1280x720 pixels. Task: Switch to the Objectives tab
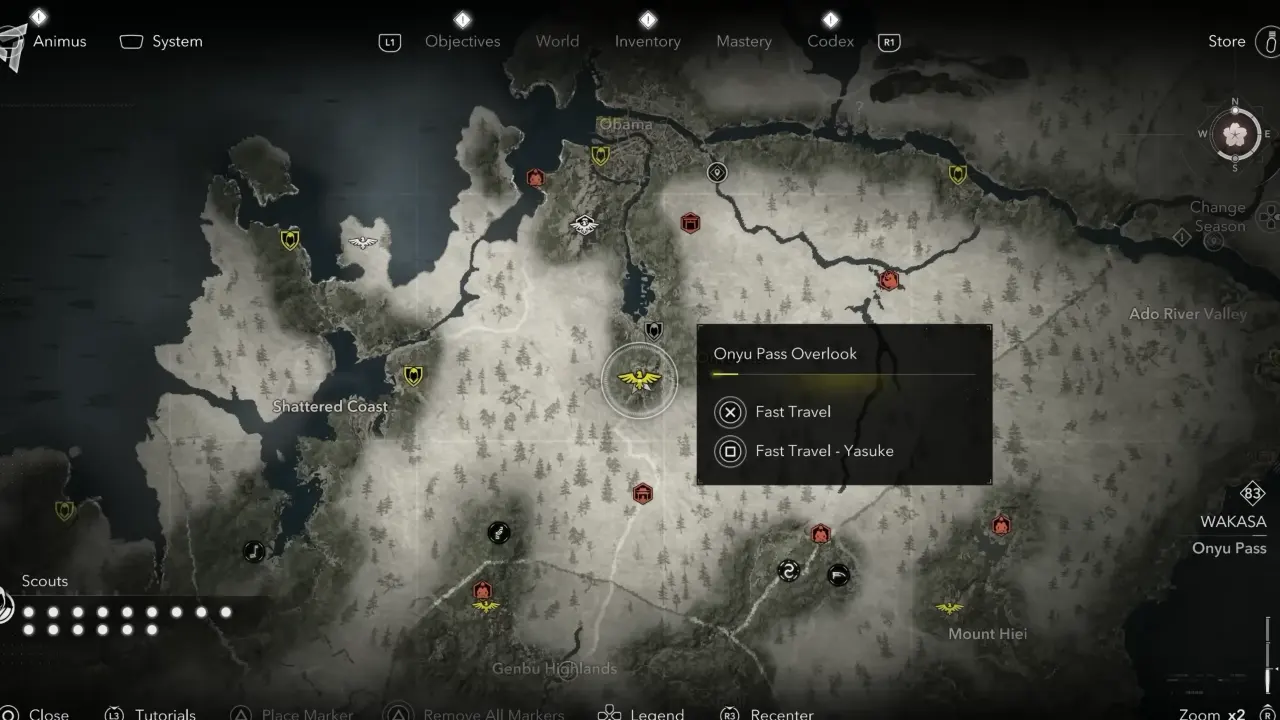(462, 41)
